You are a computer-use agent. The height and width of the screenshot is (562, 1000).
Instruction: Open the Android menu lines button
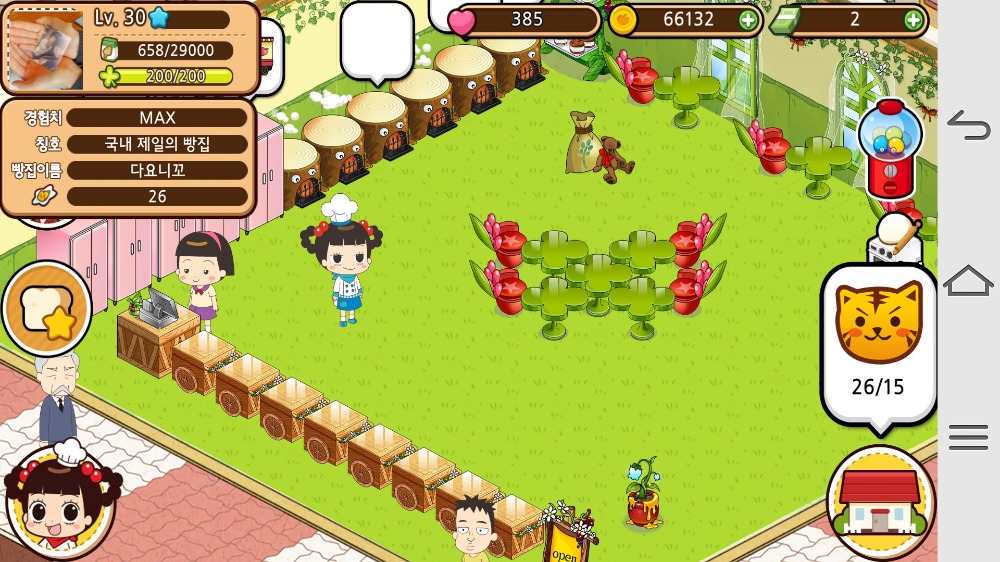tap(968, 437)
